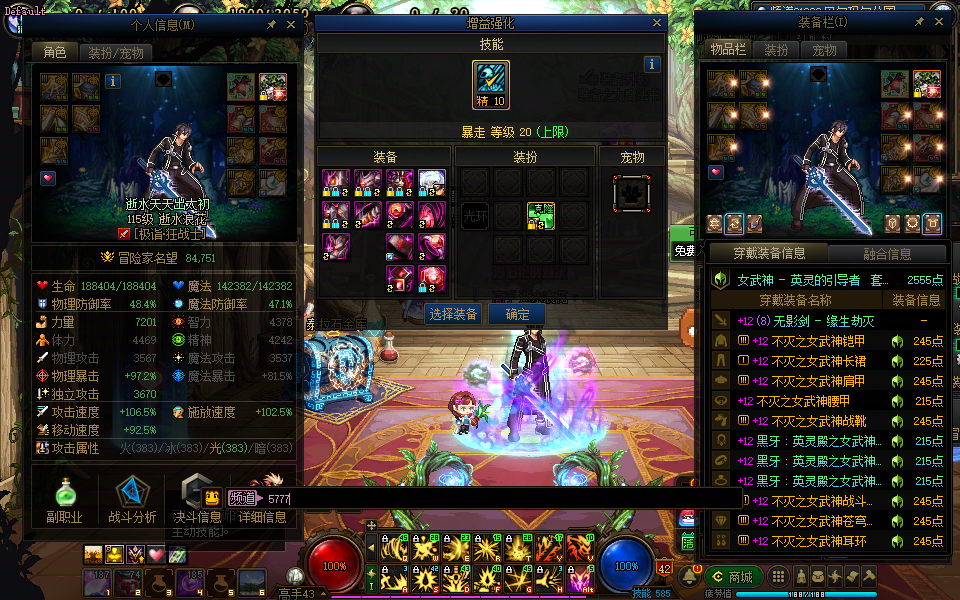Switch to the 装扮/宠物 tab in character info
The image size is (960, 600).
pos(114,52)
